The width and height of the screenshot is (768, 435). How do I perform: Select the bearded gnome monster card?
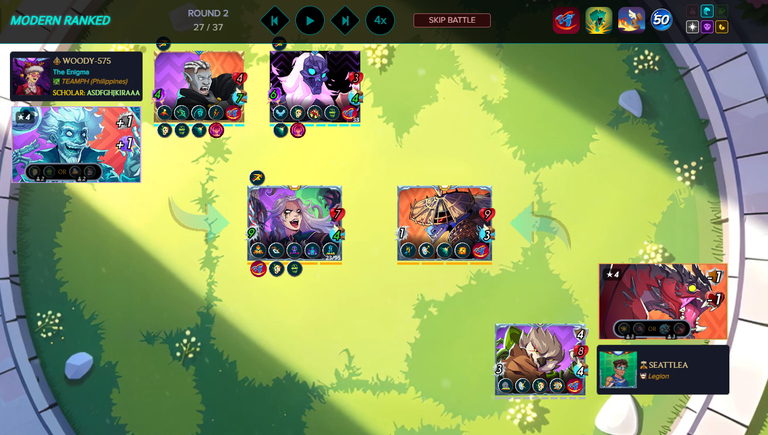tap(540, 358)
